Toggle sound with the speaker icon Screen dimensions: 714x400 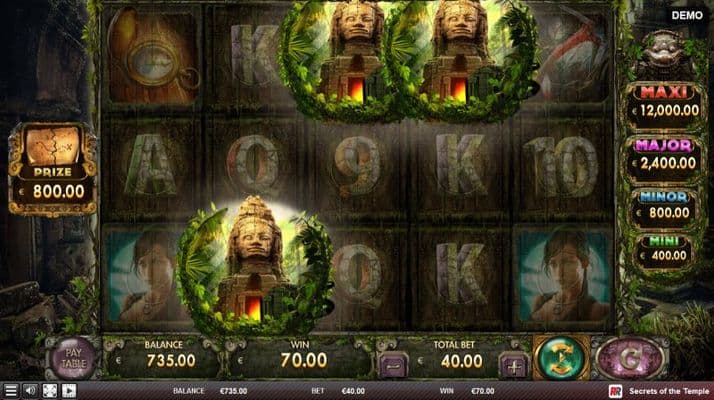point(30,391)
